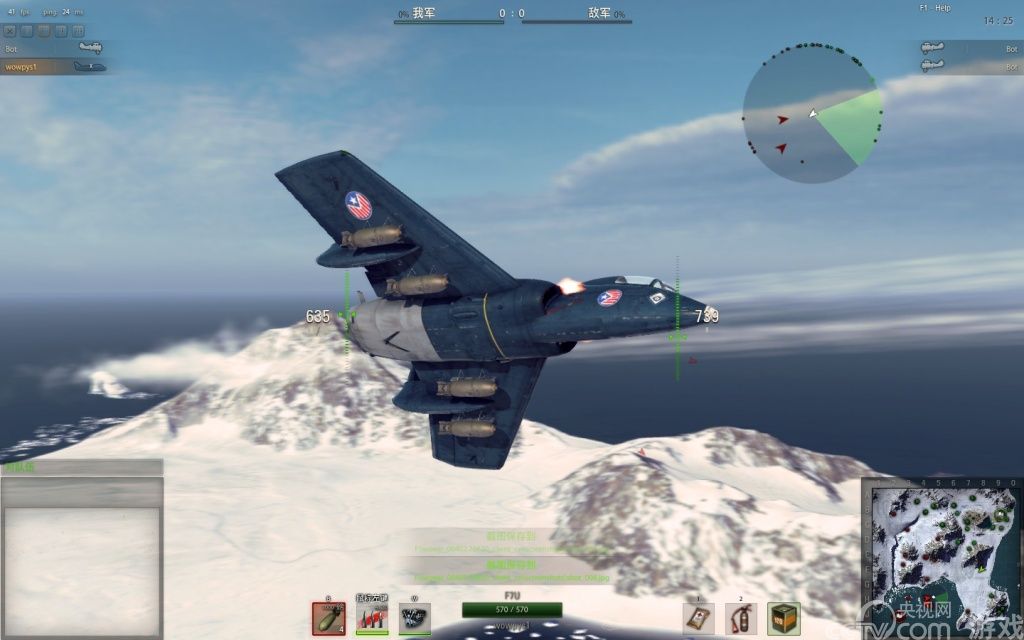The image size is (1024, 640).
Task: Select the green ammo crate slot
Action: tap(783, 619)
